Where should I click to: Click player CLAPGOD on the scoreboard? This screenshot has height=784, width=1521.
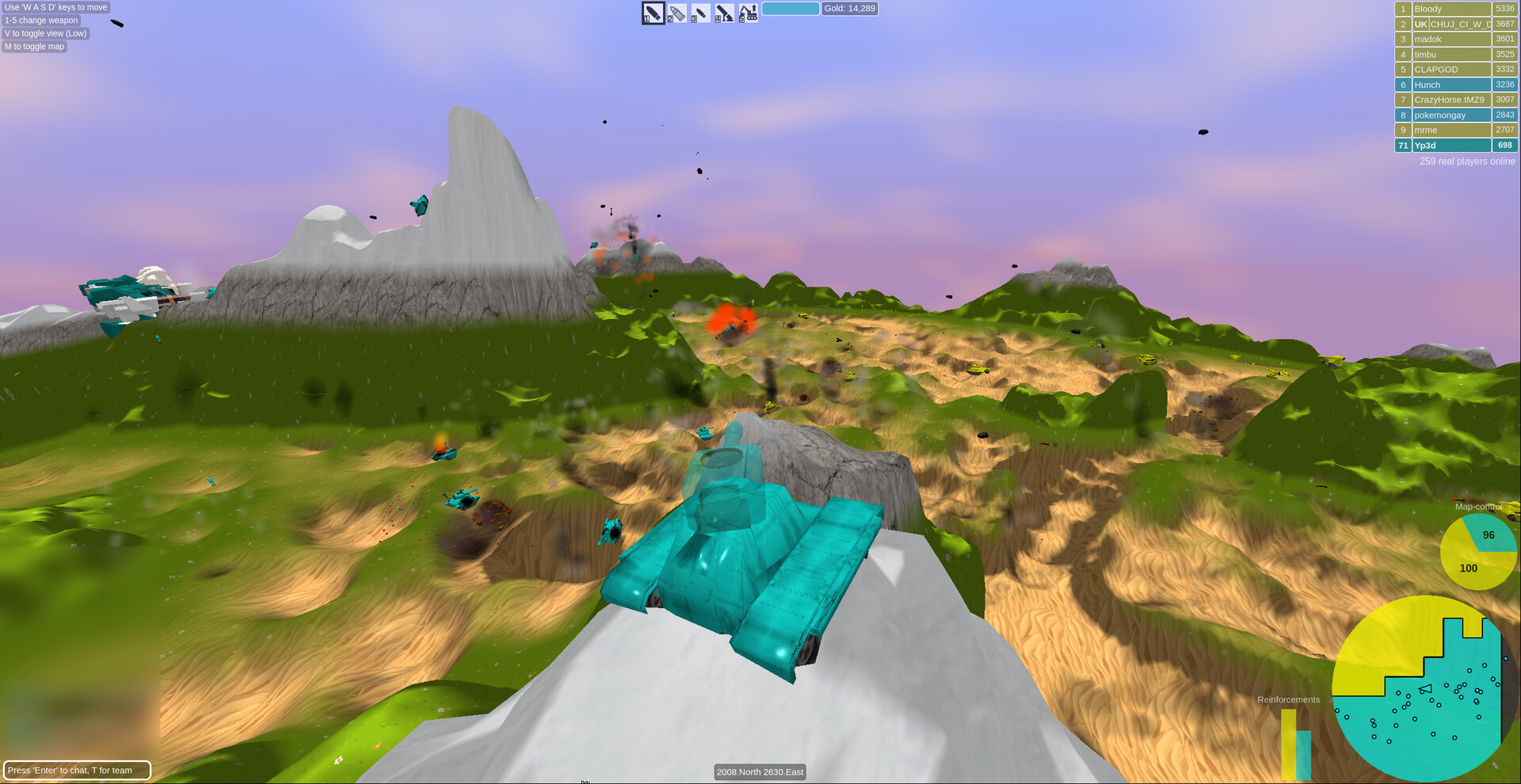pos(1451,69)
